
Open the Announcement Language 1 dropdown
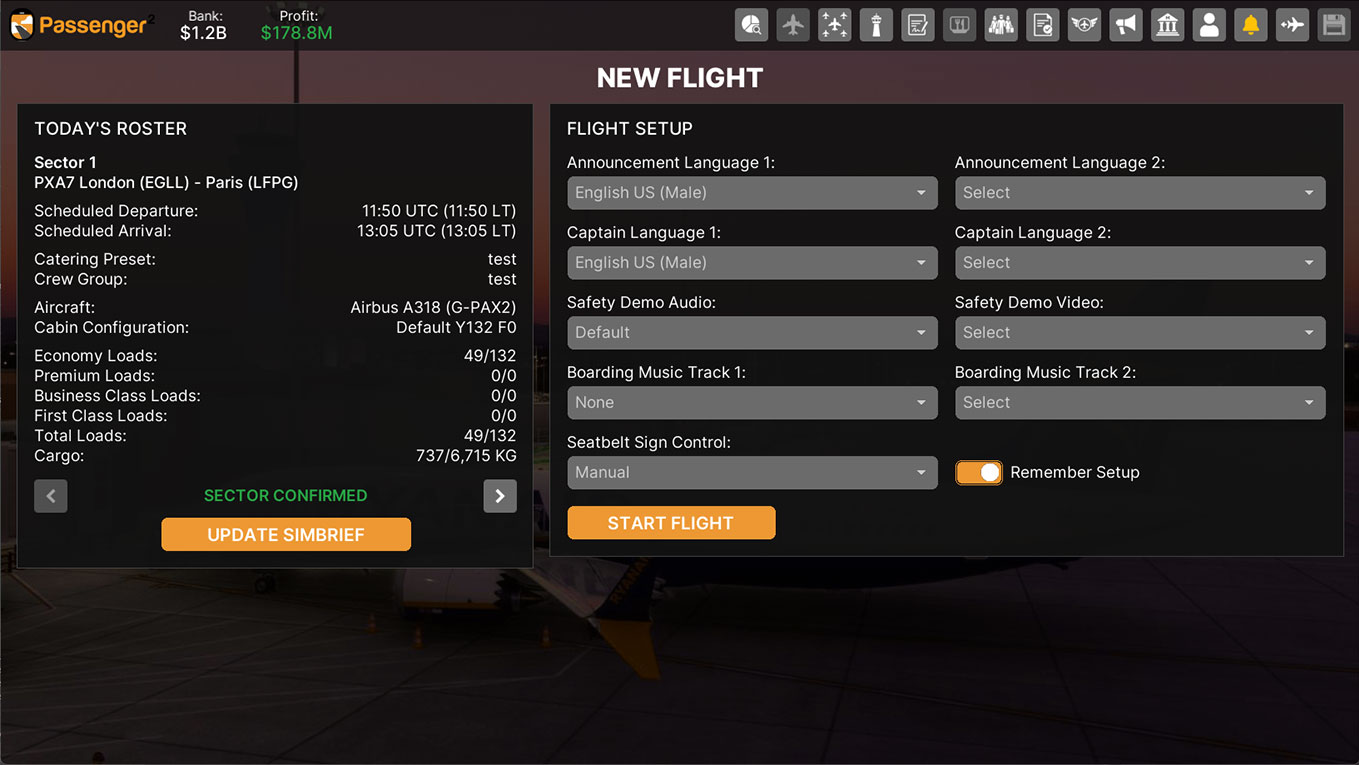[x=752, y=193]
